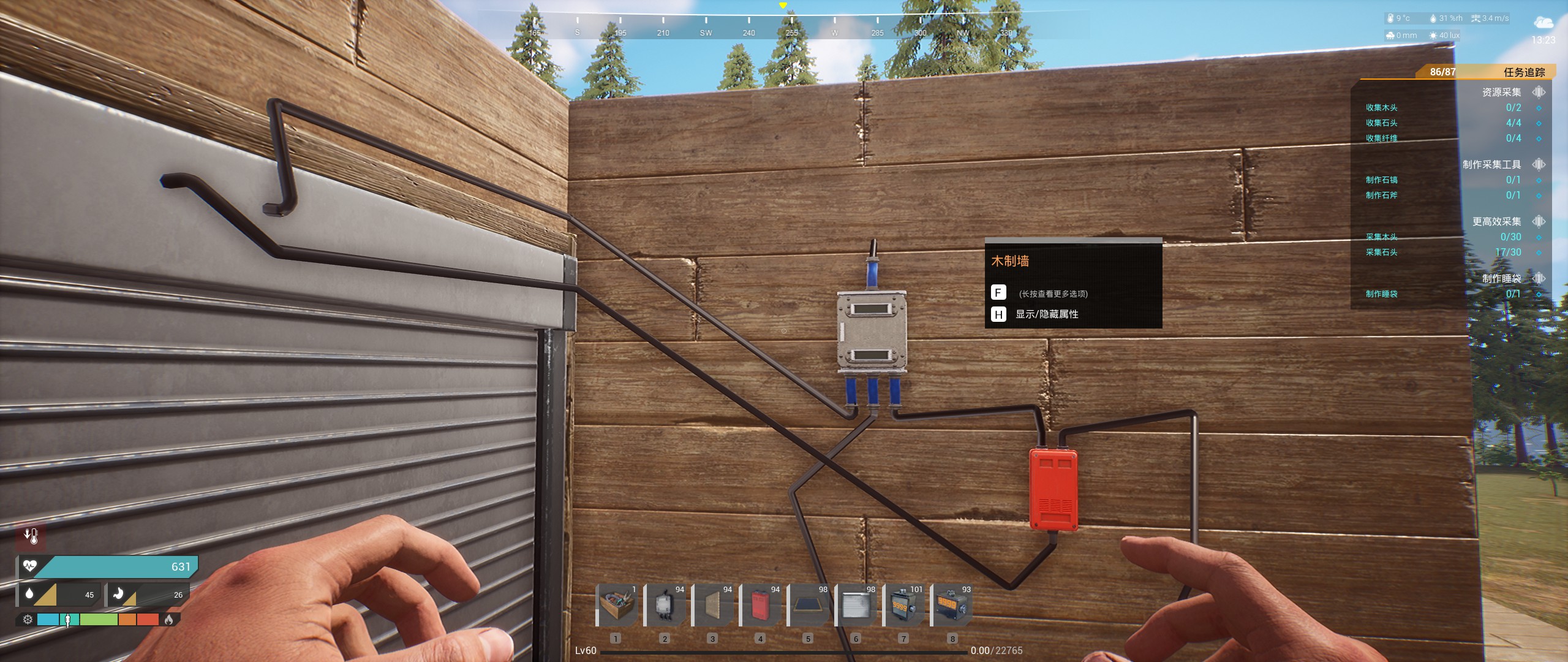Image resolution: width=1568 pixels, height=662 pixels.
Task: Select the red battery box hotbar slot
Action: pyautogui.click(x=760, y=605)
